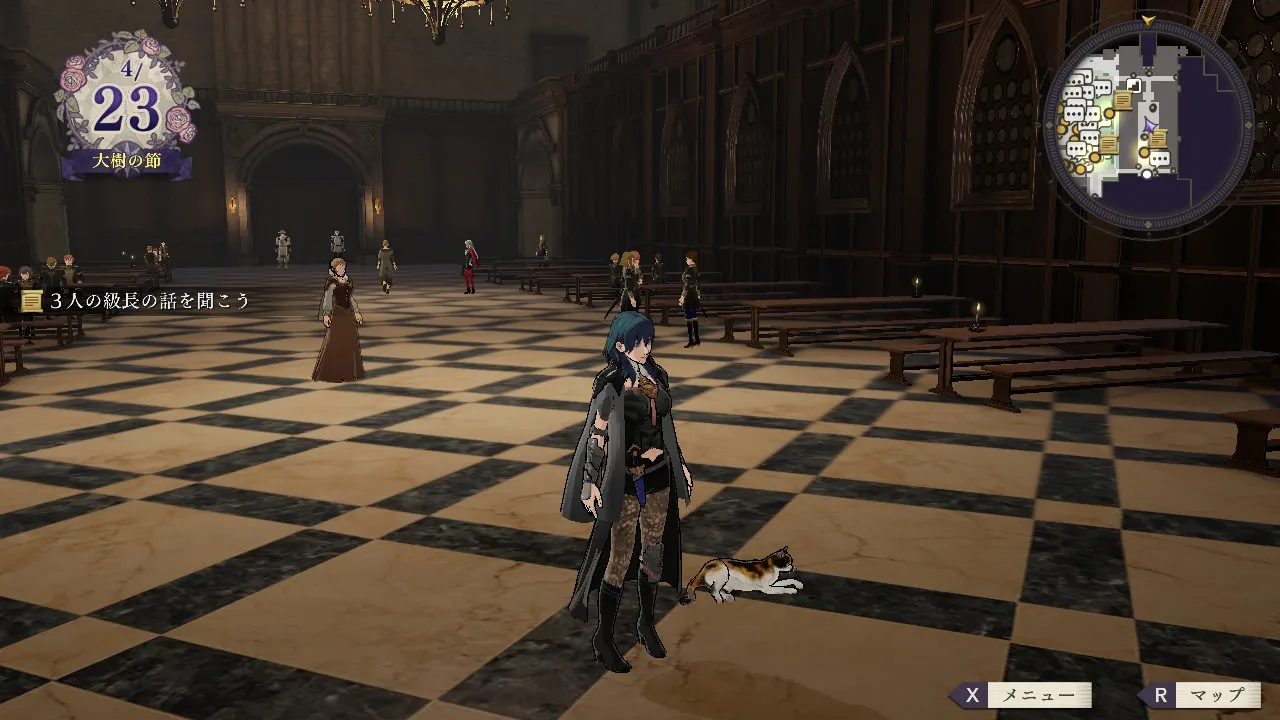The height and width of the screenshot is (720, 1280).
Task: Select the quest objective tracker text
Action: coord(150,300)
